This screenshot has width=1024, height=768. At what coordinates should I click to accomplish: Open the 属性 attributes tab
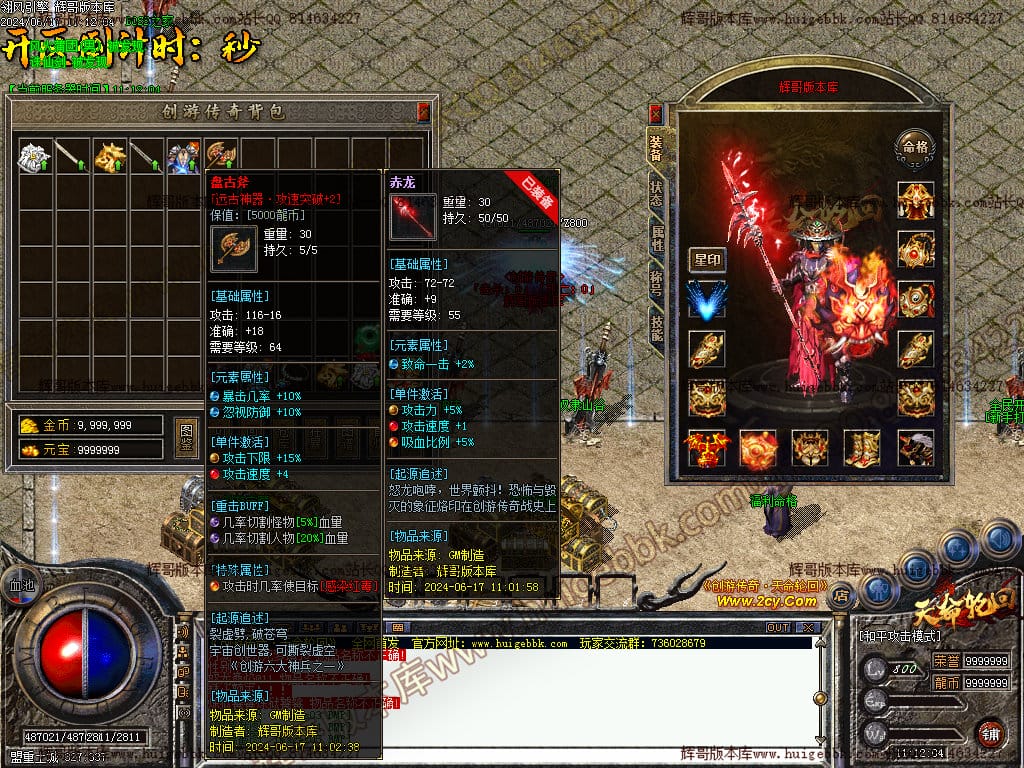click(655, 238)
